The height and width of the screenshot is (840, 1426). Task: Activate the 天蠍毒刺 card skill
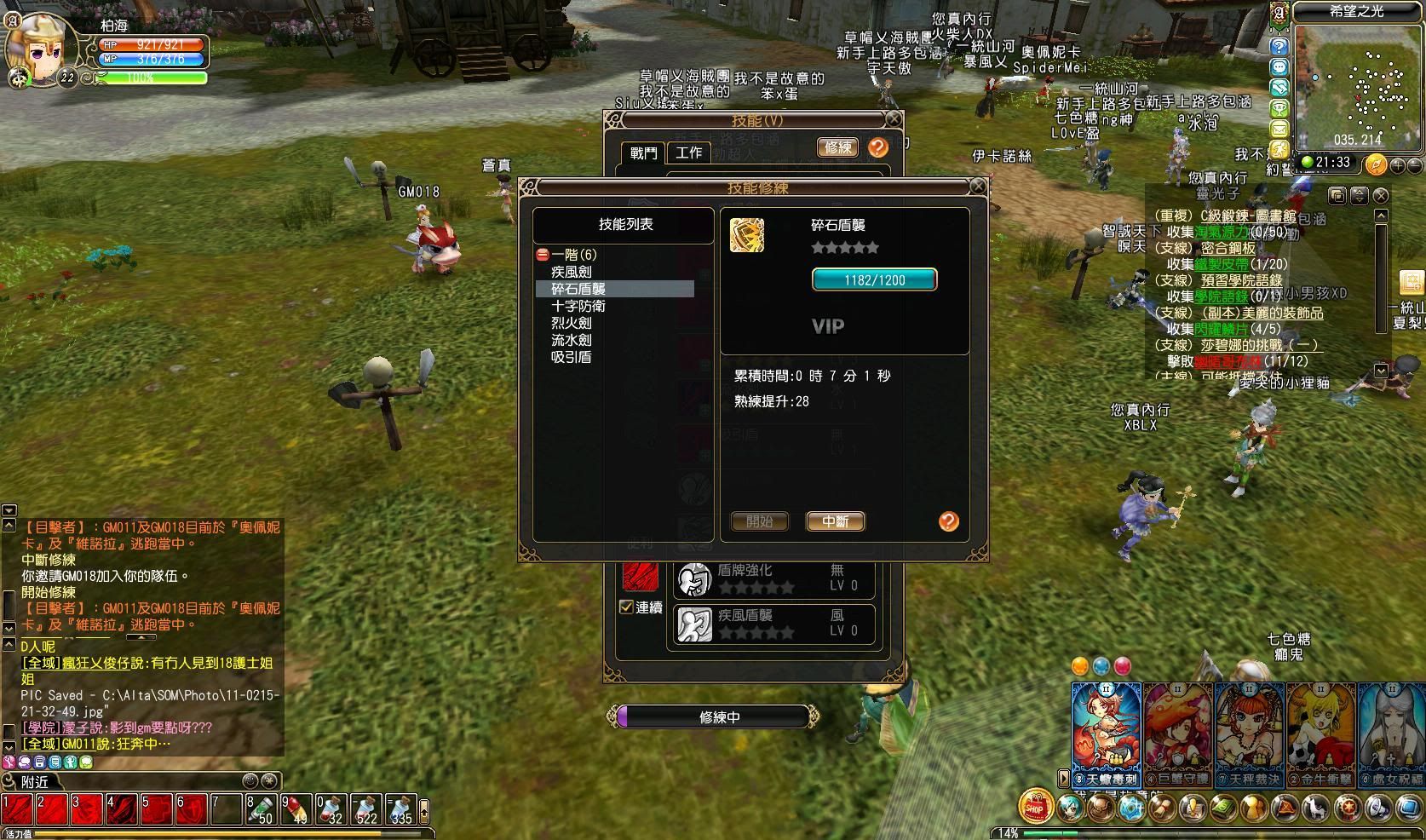pyautogui.click(x=1106, y=733)
